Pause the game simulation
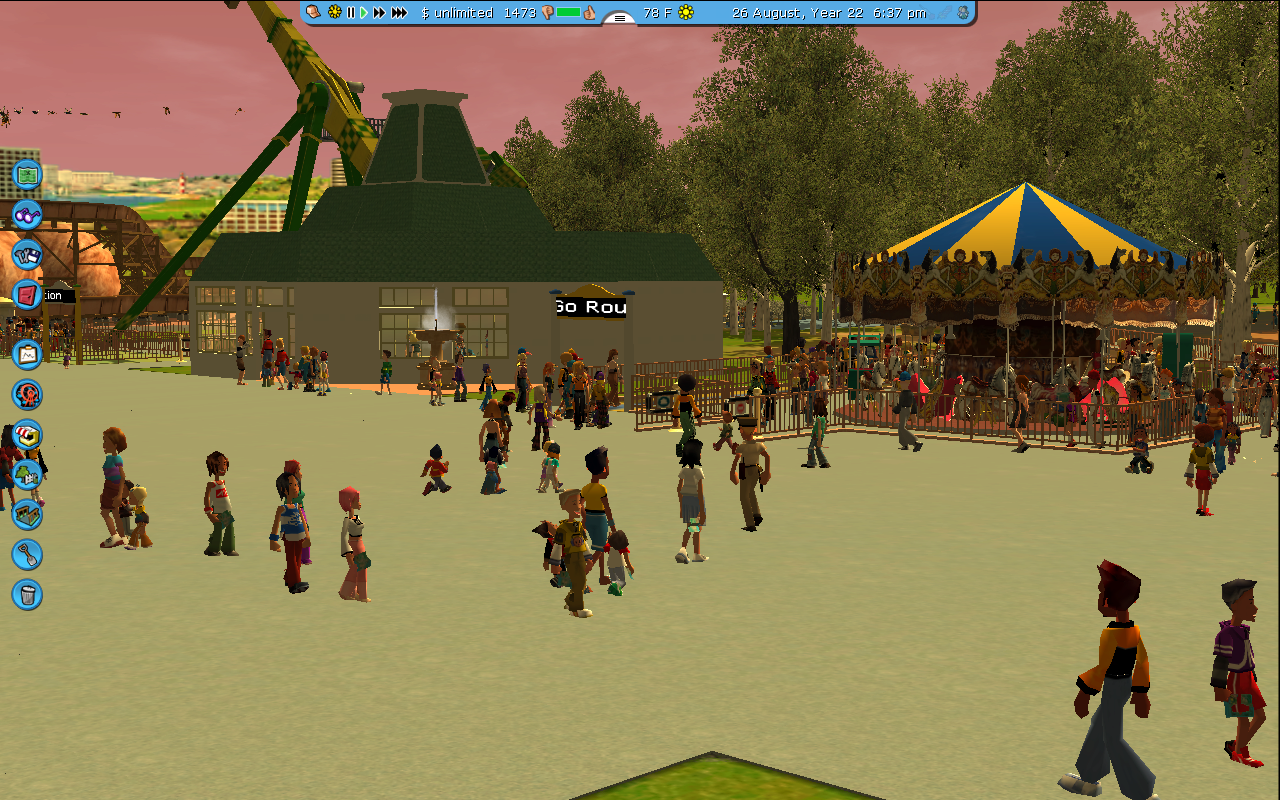 [x=350, y=13]
